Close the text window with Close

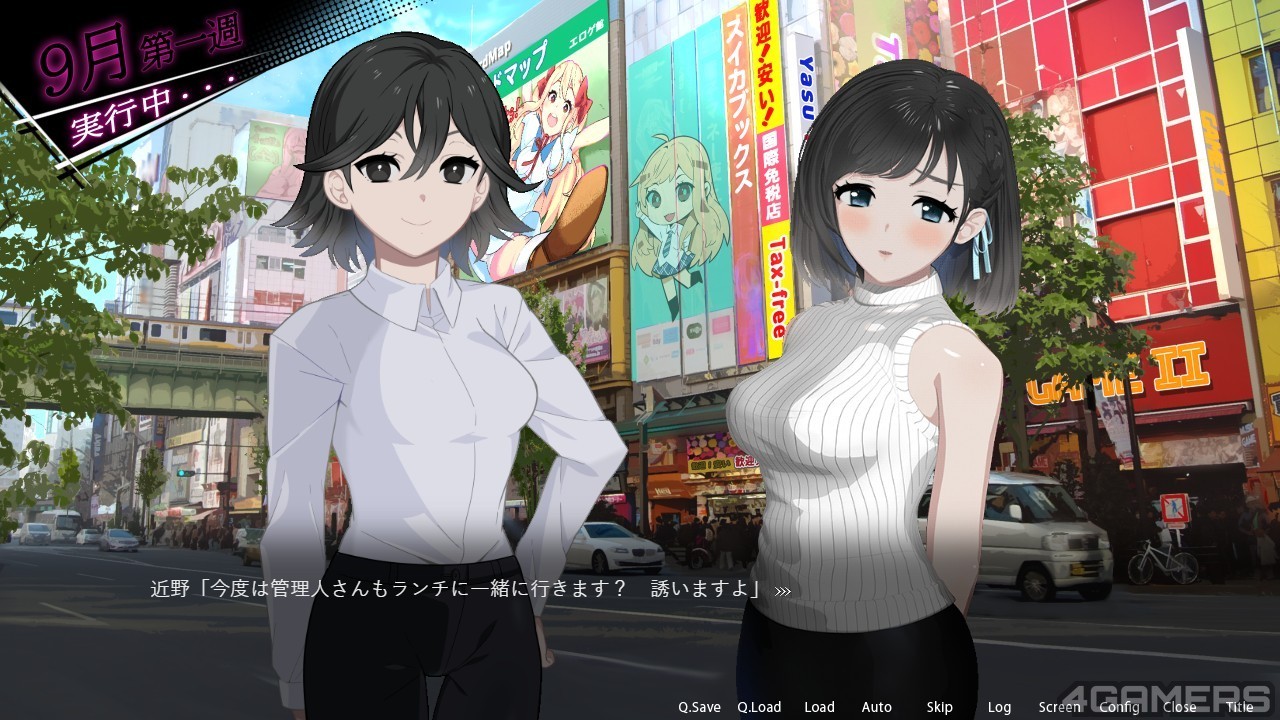tap(1179, 707)
